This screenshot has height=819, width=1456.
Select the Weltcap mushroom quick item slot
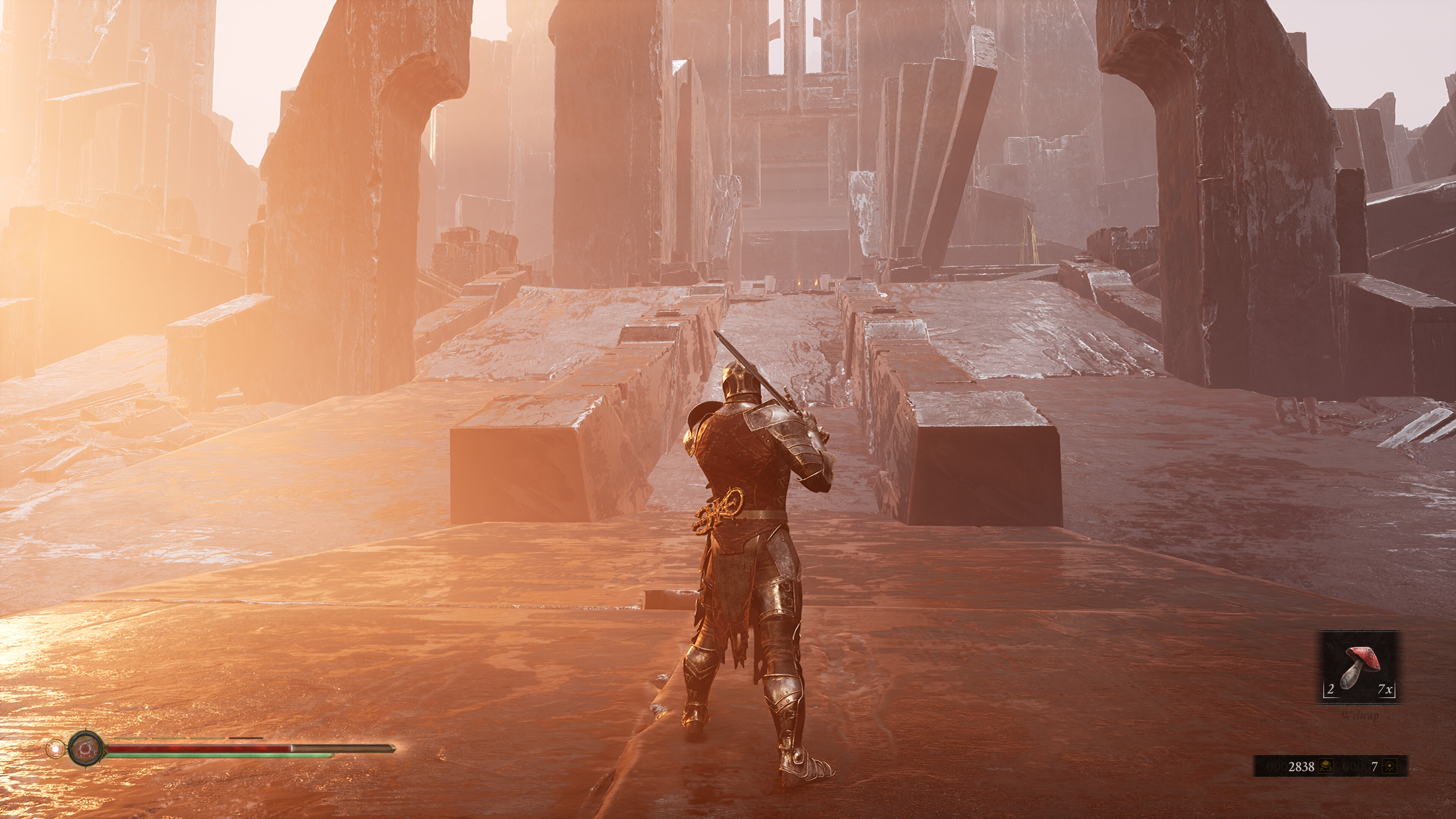point(1359,667)
